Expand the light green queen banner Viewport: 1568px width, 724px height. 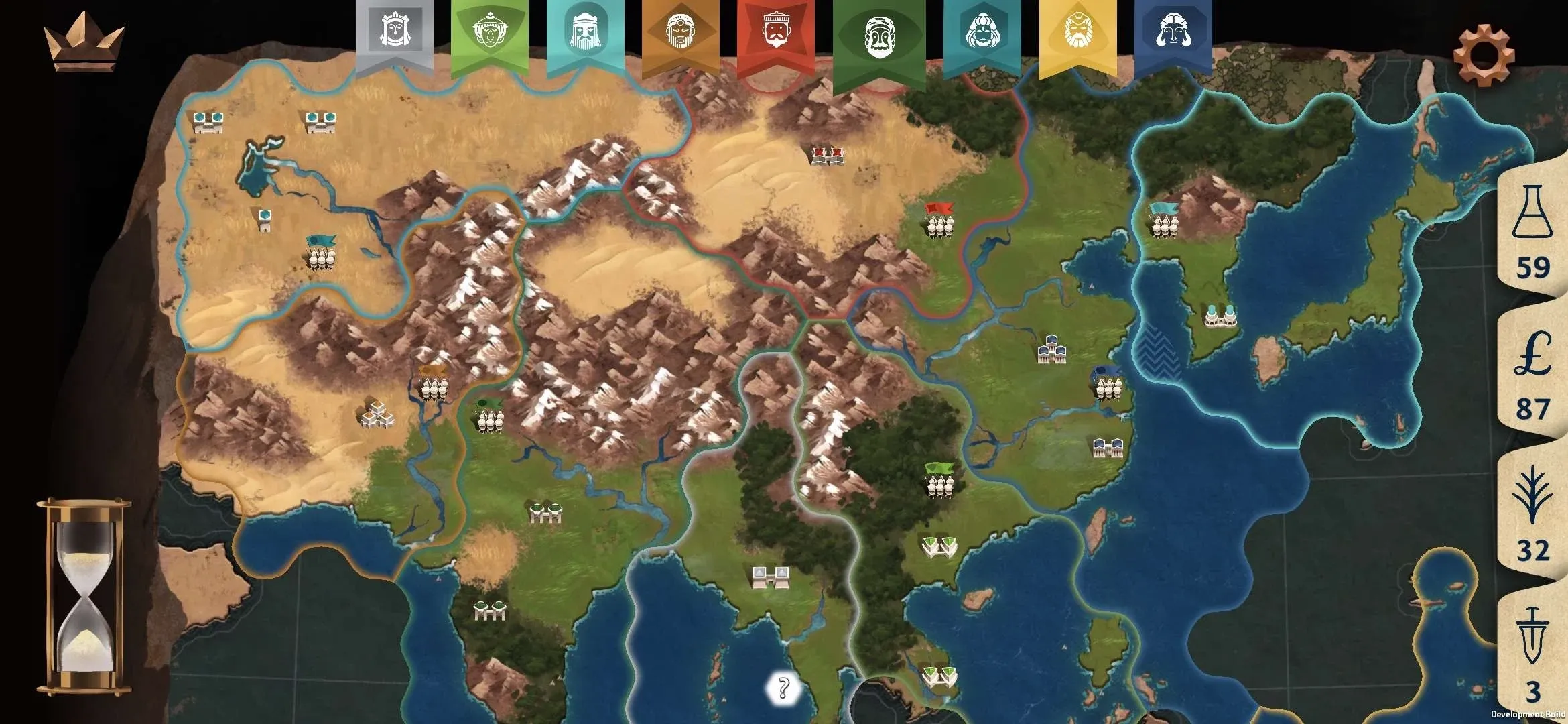491,34
